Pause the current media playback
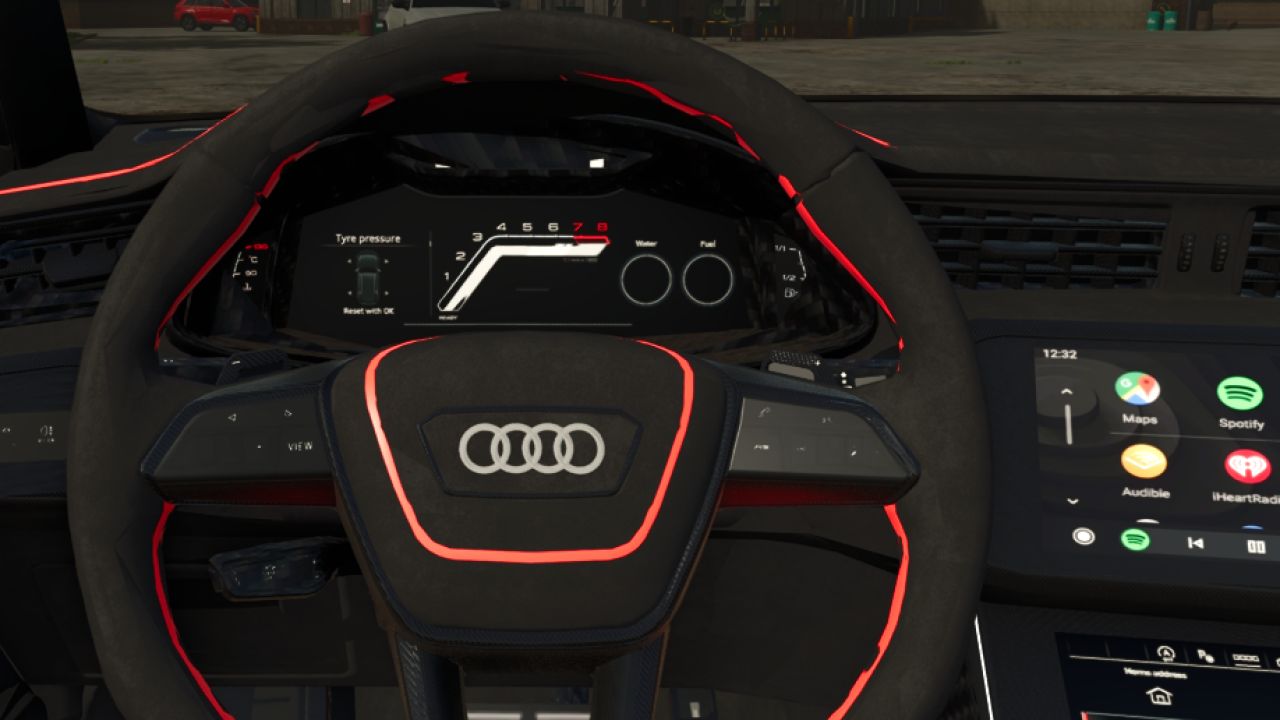The height and width of the screenshot is (720, 1280). (1255, 543)
